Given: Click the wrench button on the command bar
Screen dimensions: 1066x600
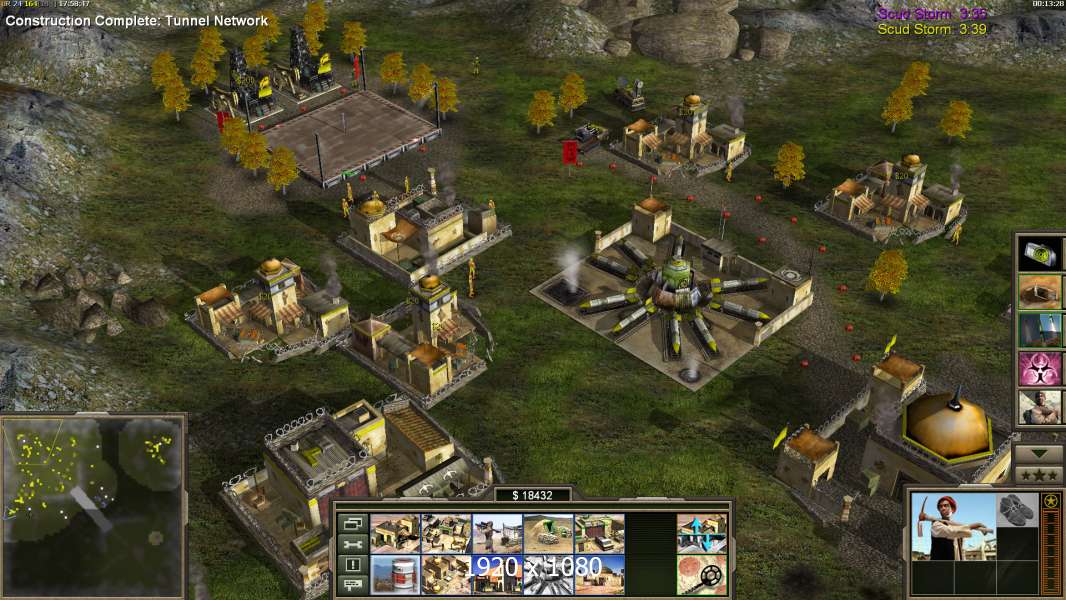Looking at the screenshot, I should coord(351,544).
